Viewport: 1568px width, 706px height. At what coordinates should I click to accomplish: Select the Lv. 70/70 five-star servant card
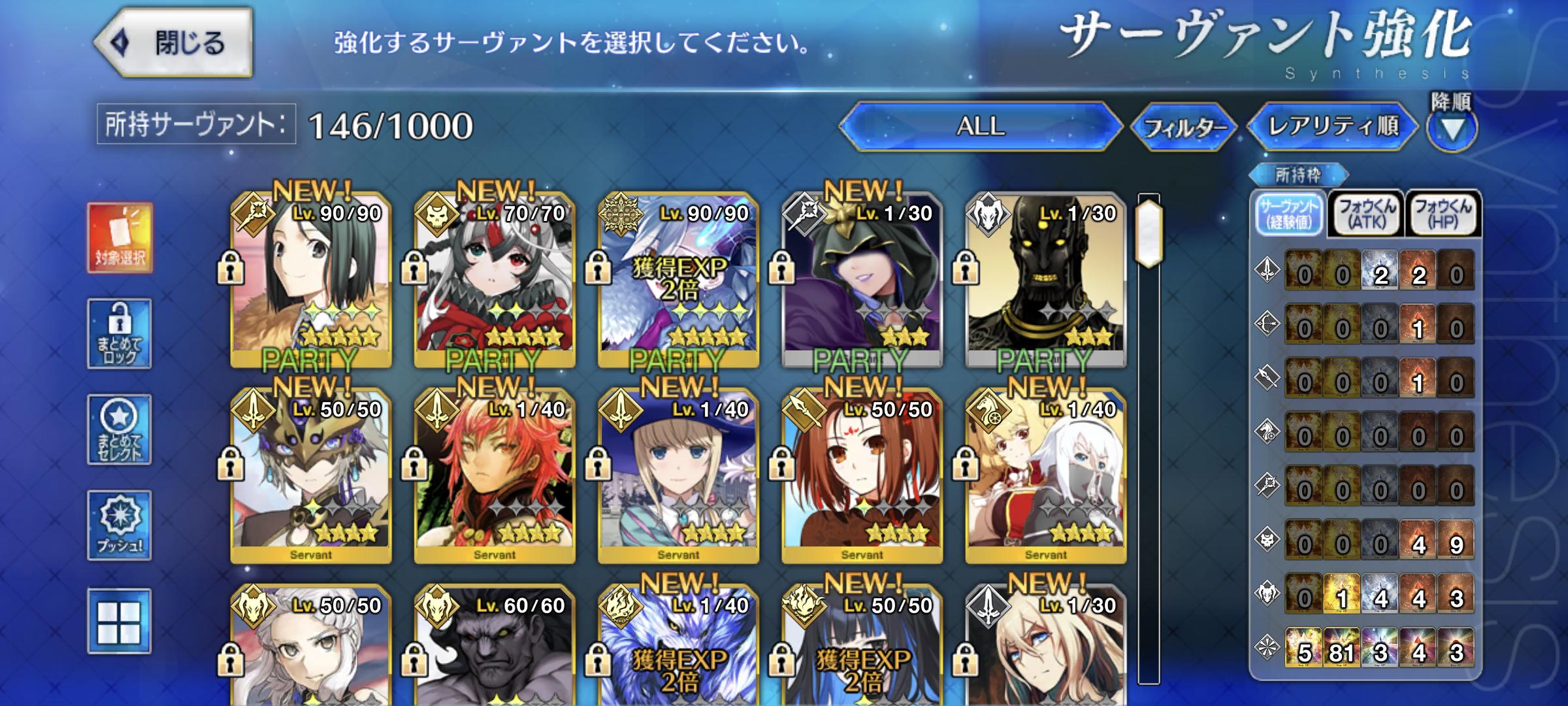(x=495, y=280)
